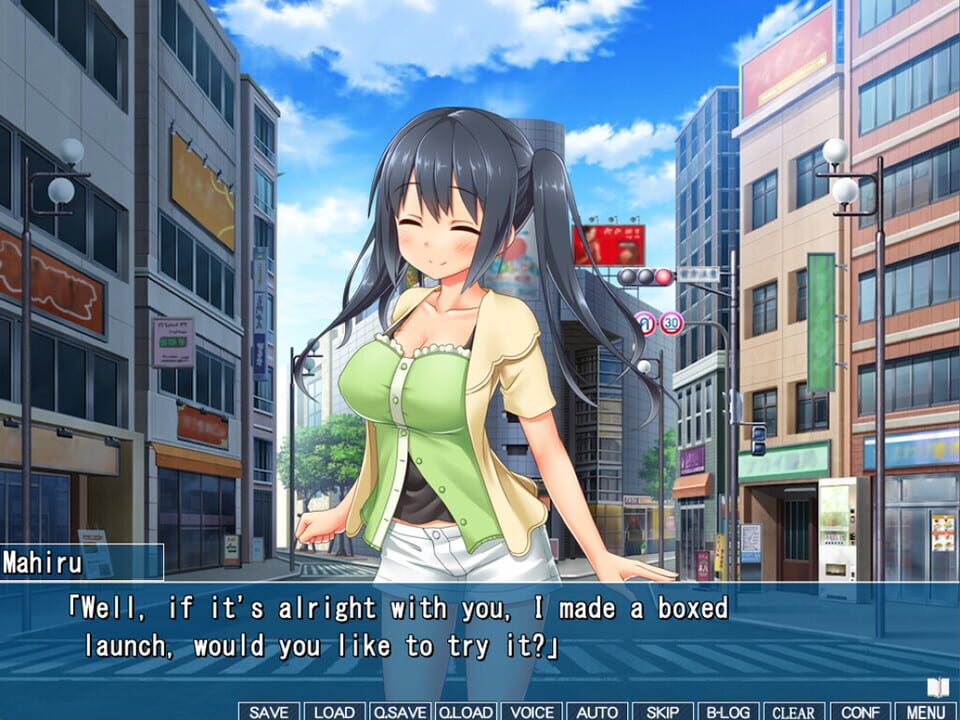Viewport: 960px width, 720px height.
Task: Toggle AUTO text advance mode
Action: click(x=597, y=711)
